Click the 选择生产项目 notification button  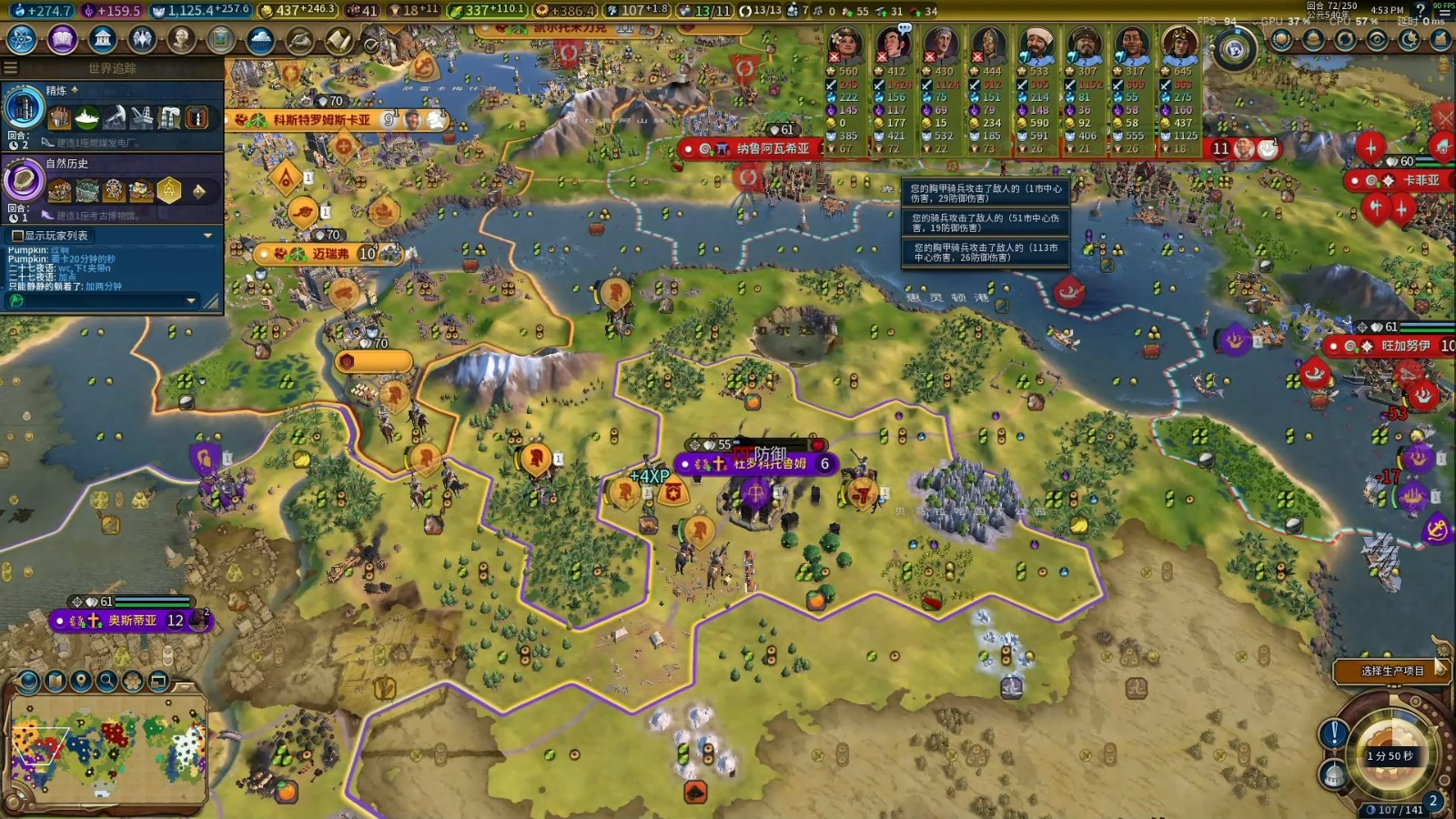pos(1391,671)
